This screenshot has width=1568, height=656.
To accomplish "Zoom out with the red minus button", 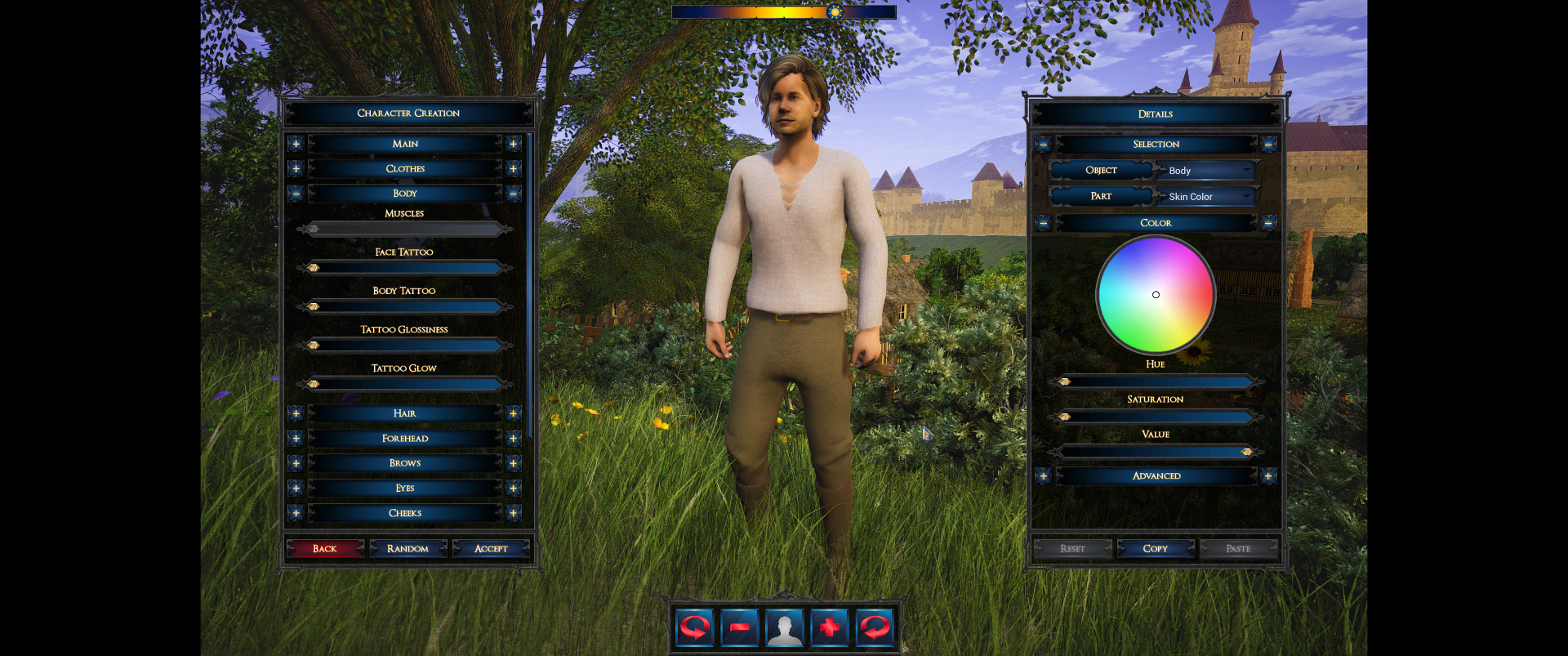I will 740,627.
